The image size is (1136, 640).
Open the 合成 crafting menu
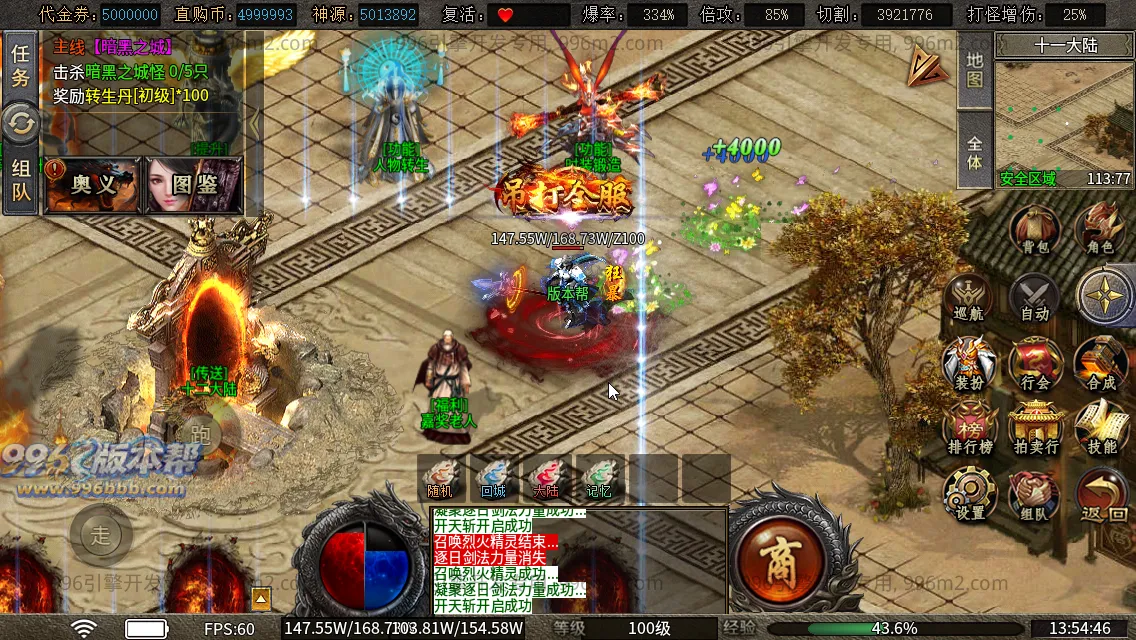(x=1101, y=365)
